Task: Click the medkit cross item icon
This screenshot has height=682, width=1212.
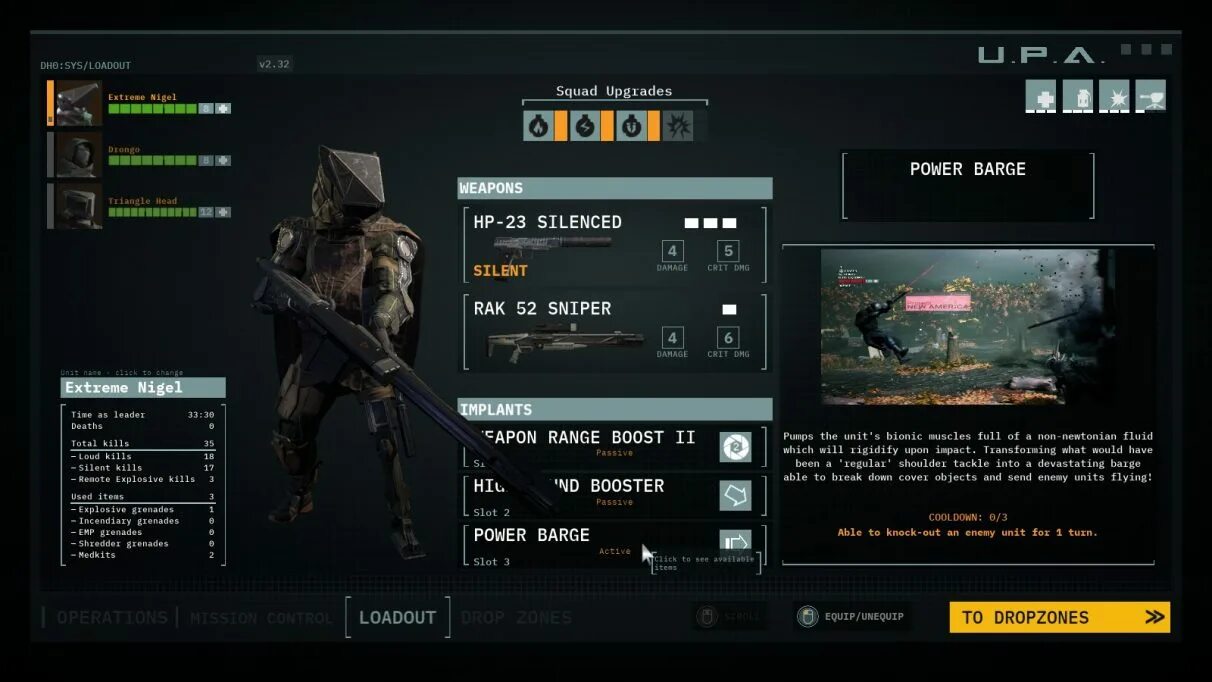Action: tap(1041, 96)
